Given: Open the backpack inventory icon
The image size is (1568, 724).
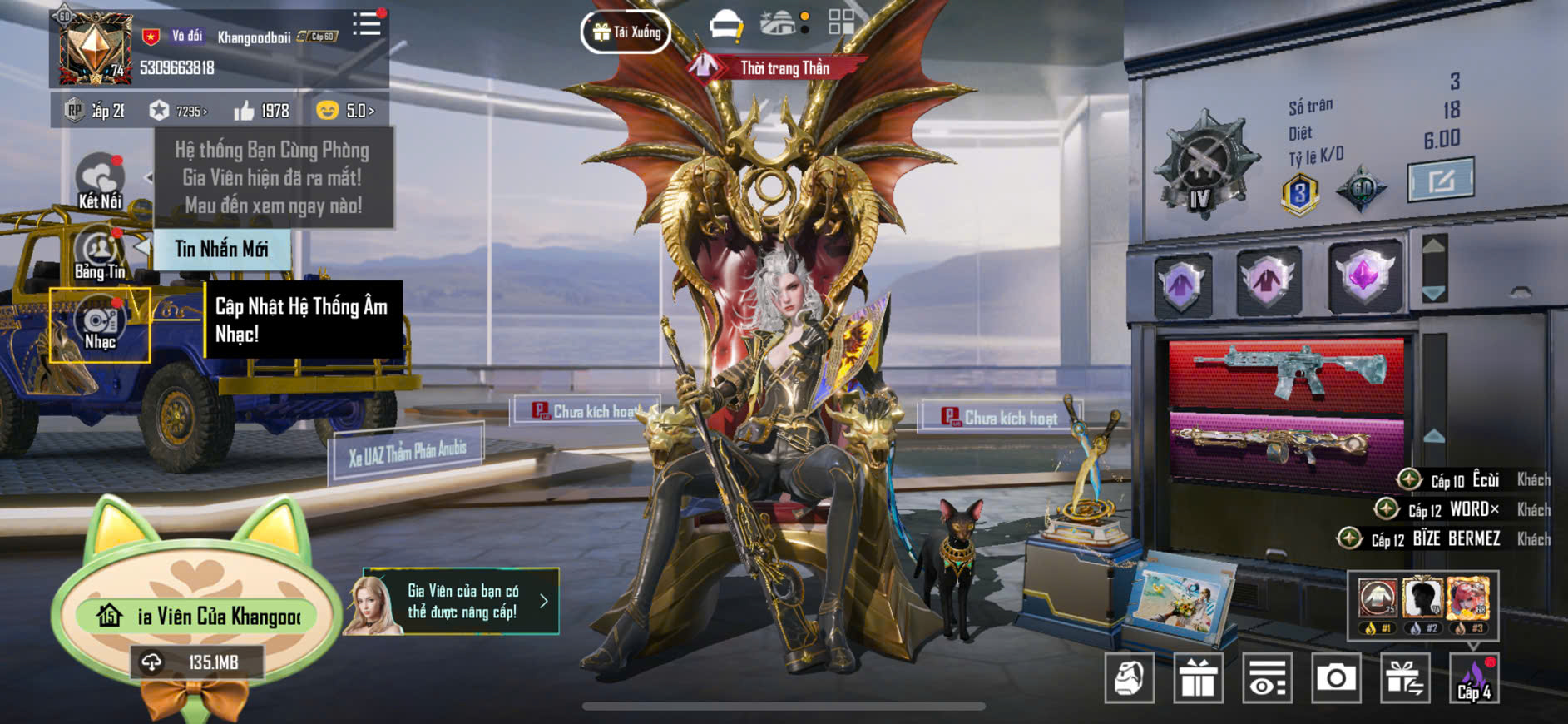Looking at the screenshot, I should click(1129, 678).
